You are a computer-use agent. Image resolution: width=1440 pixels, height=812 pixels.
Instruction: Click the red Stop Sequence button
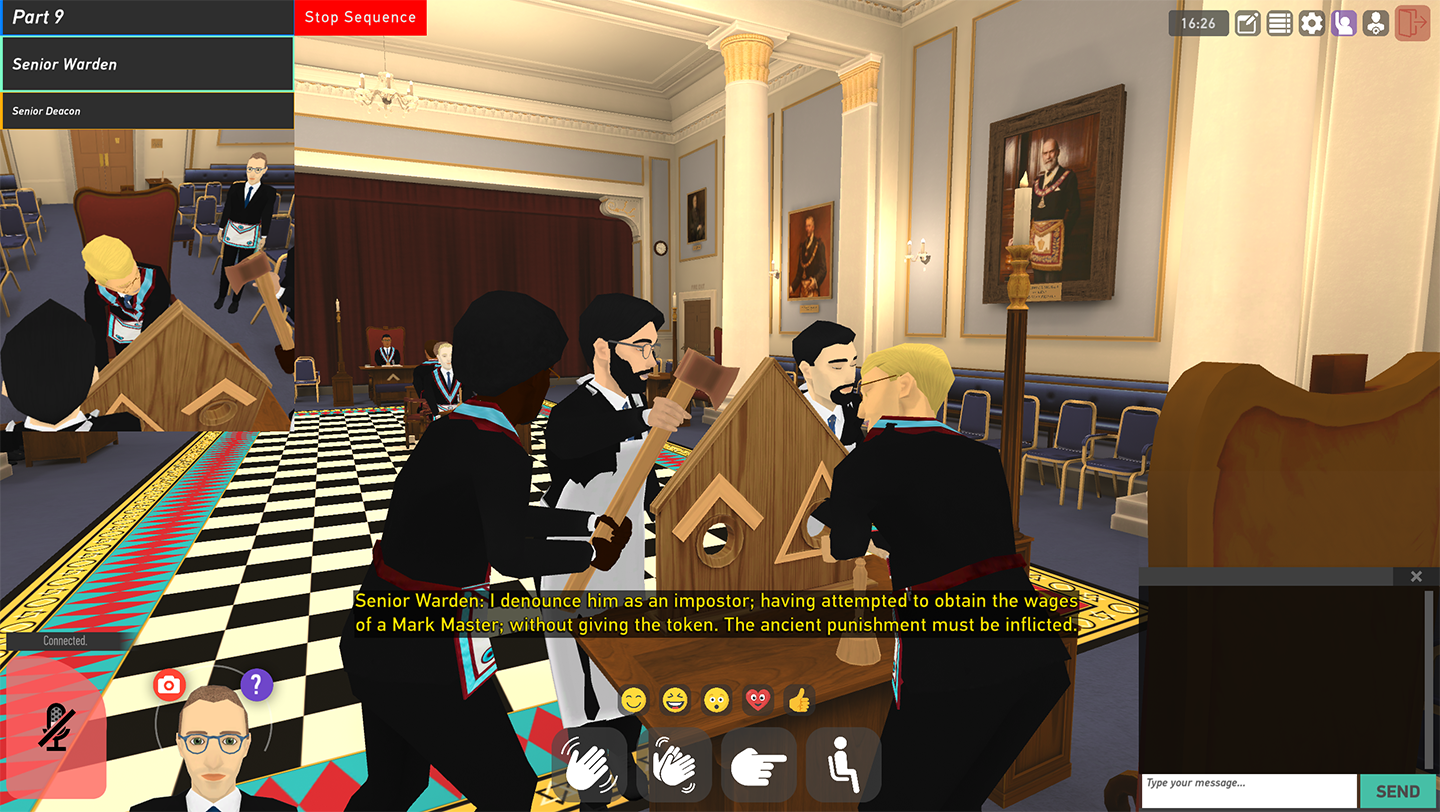(x=360, y=17)
